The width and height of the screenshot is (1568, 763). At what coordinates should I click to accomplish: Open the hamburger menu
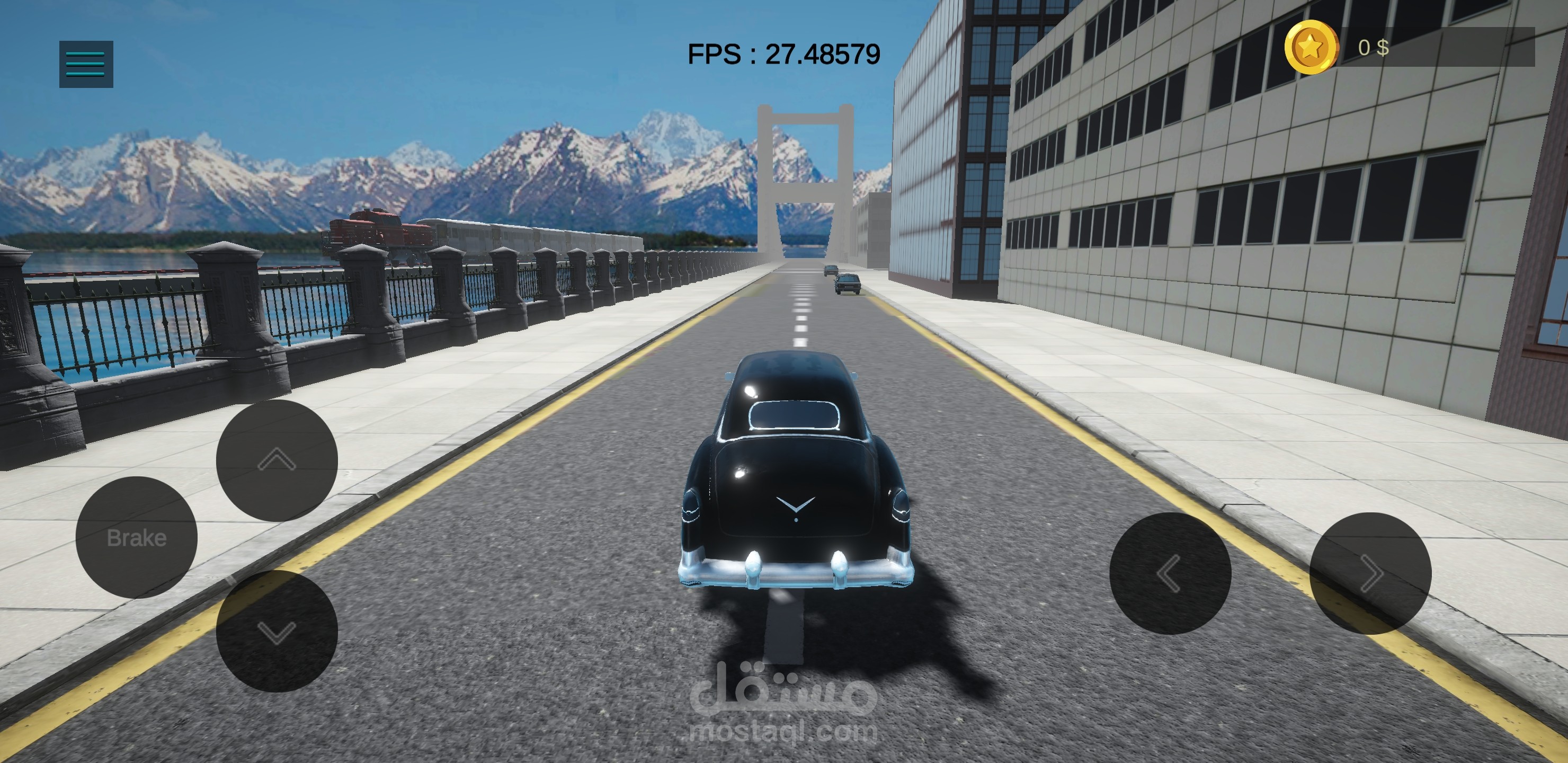(x=86, y=64)
